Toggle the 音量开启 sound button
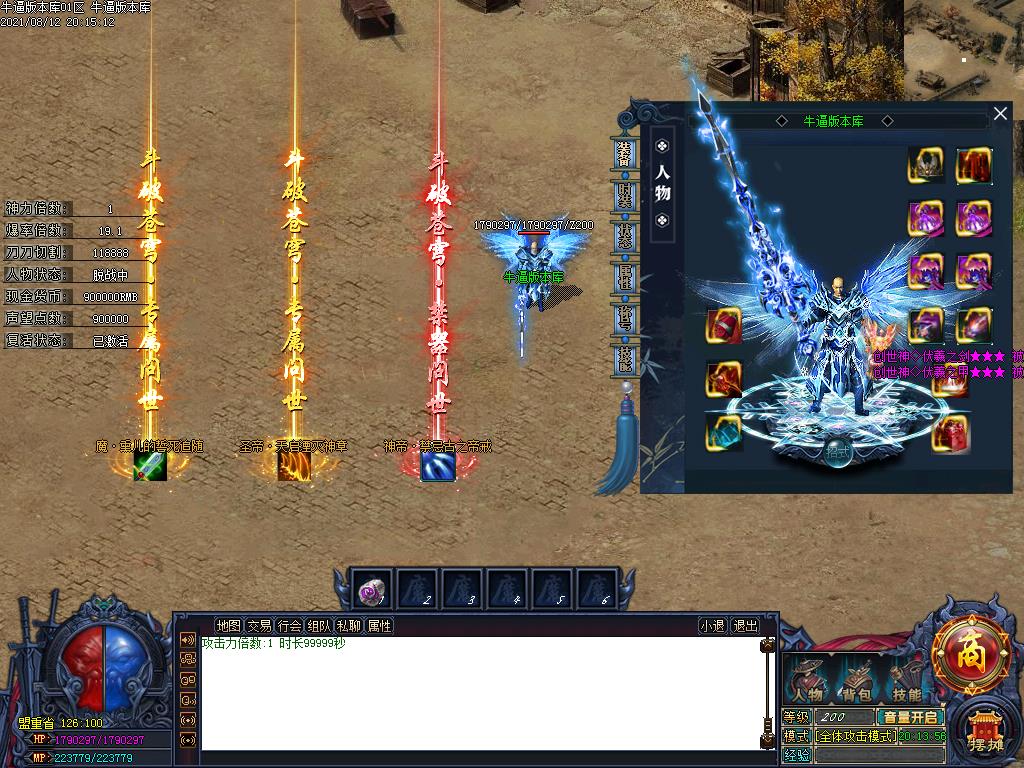 910,717
